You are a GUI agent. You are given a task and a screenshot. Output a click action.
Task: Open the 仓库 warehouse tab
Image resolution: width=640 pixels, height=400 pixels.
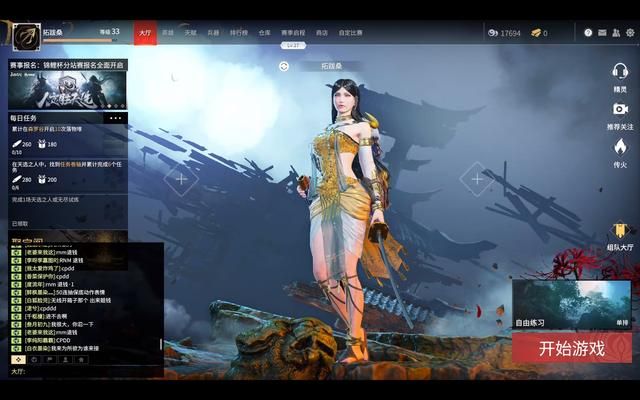tap(265, 33)
